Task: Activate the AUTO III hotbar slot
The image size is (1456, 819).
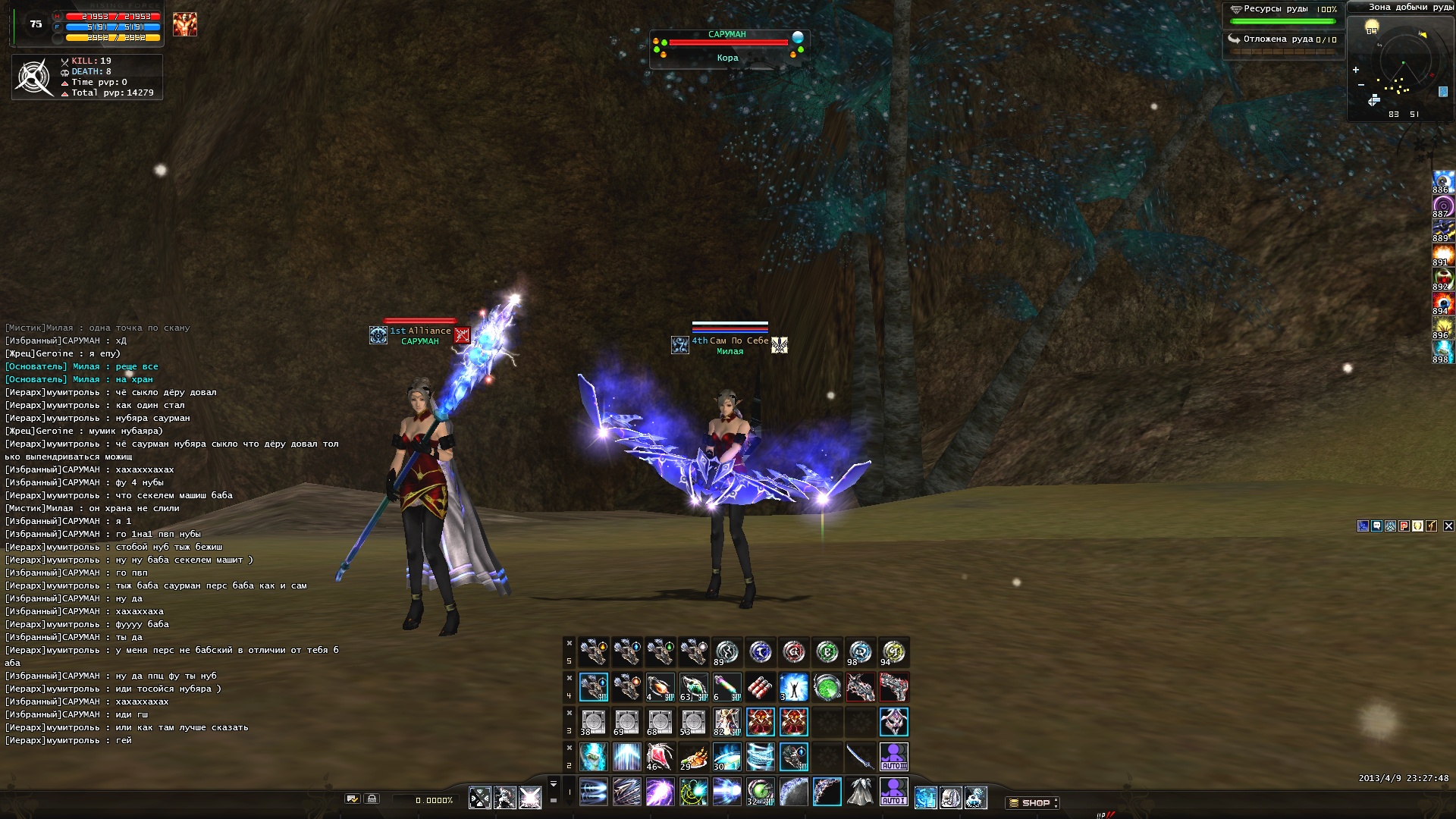Action: pyautogui.click(x=893, y=757)
